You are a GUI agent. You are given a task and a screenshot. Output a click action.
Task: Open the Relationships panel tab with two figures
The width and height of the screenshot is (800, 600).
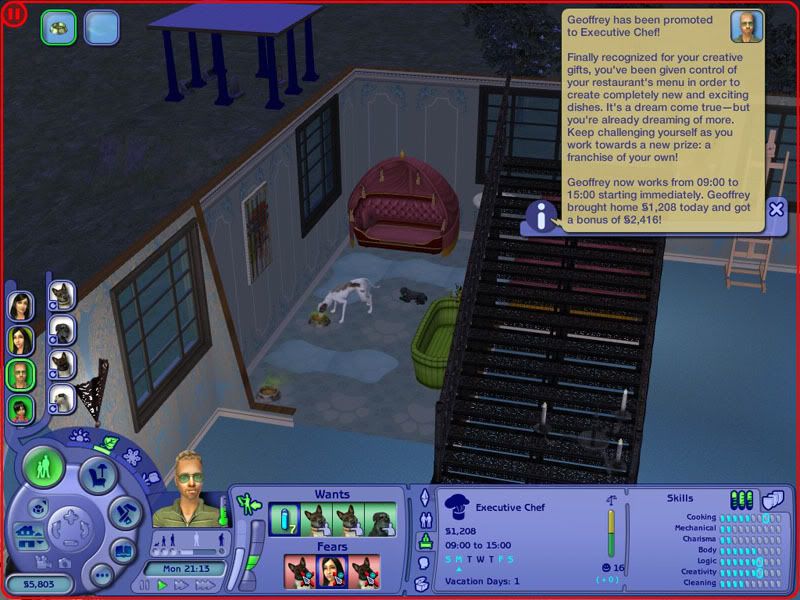424,519
